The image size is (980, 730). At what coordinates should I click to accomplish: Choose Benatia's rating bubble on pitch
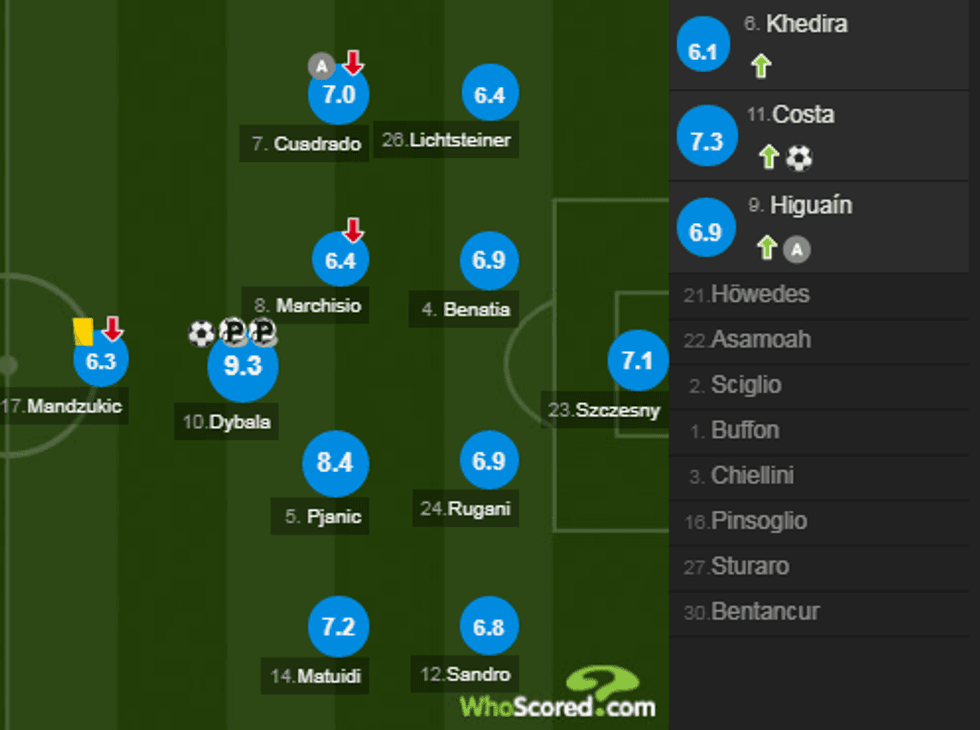[489, 260]
